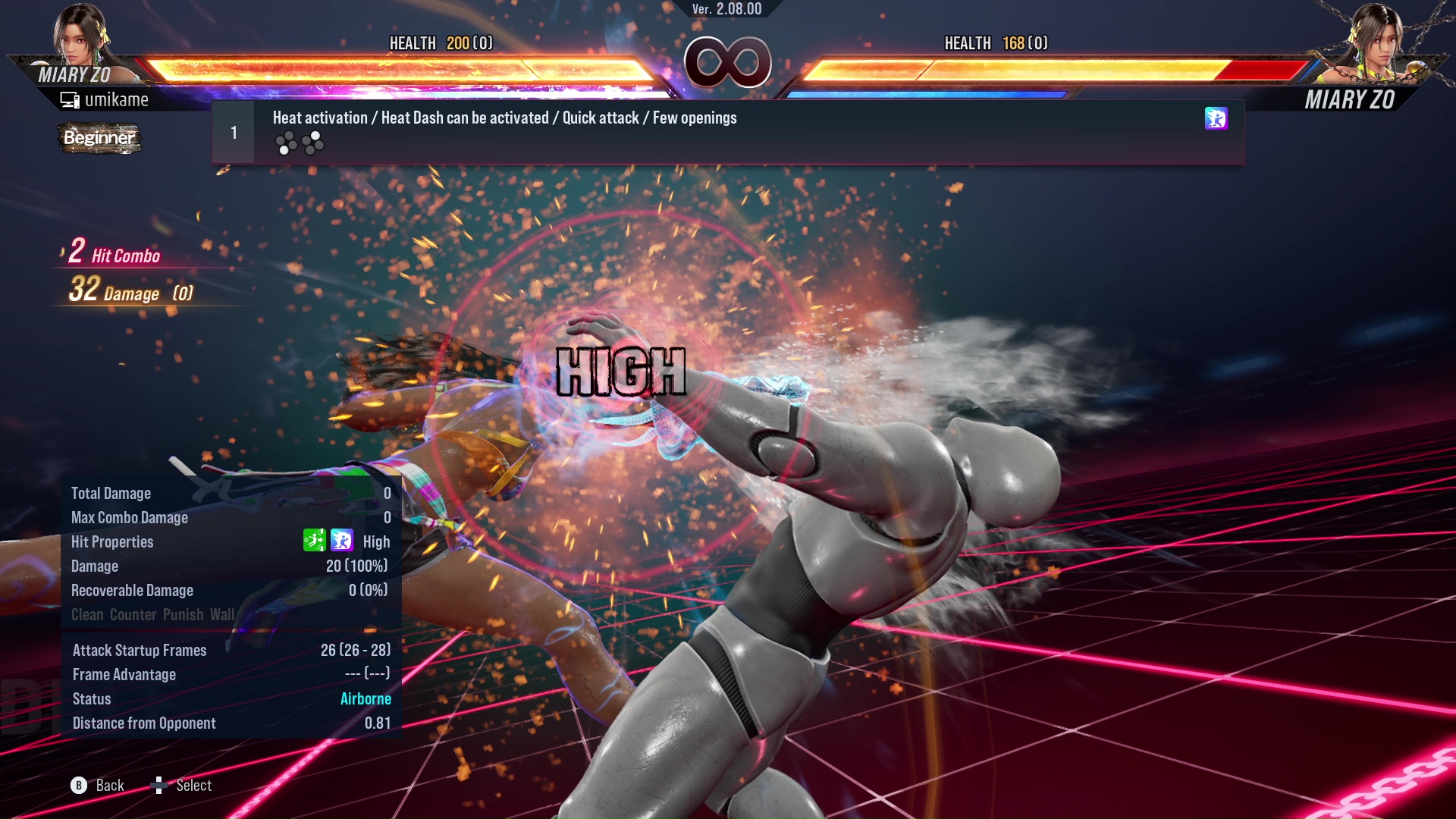Screen dimensions: 1456x819
Task: Click the Heat icon in the tip banner
Action: tap(1216, 119)
